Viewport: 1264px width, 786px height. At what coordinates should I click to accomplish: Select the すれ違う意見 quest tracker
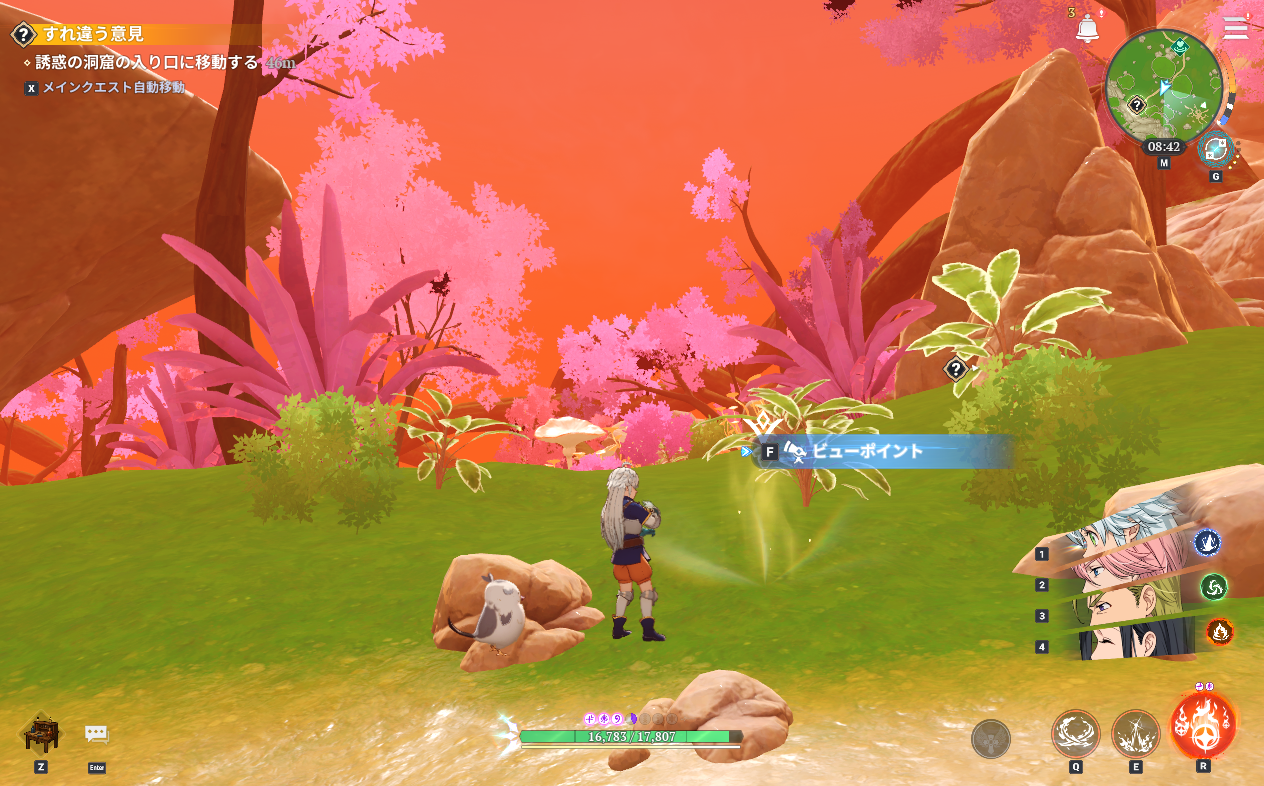(93, 34)
